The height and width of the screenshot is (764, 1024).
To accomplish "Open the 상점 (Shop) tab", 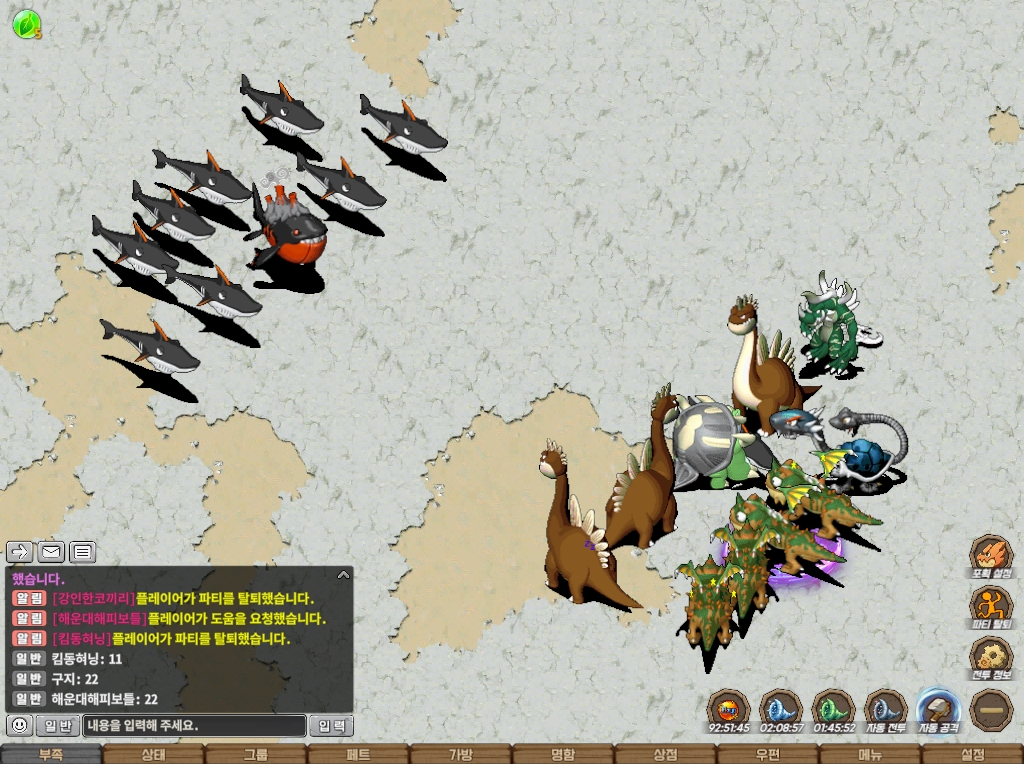I will click(x=665, y=755).
